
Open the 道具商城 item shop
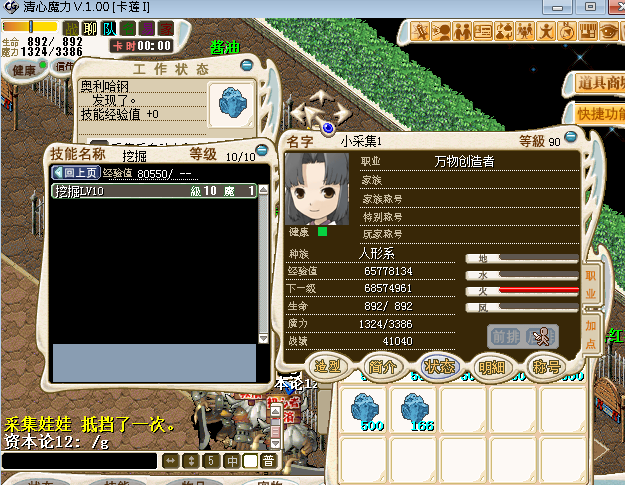[599, 84]
